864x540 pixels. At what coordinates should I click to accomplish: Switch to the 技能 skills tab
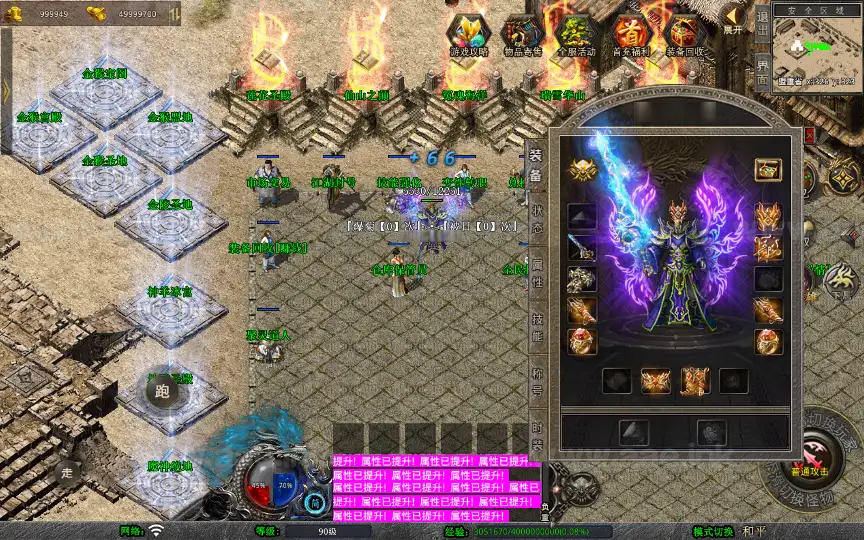coord(537,330)
